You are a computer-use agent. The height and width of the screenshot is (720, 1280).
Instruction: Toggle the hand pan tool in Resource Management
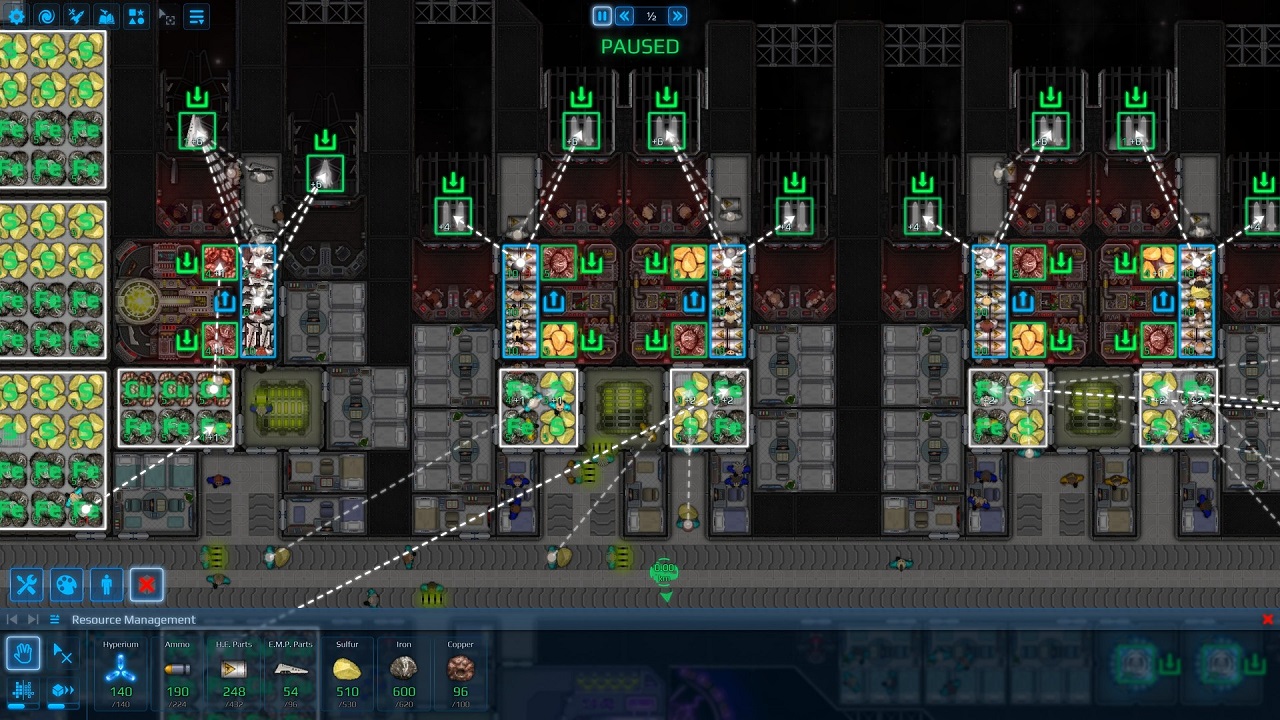pyautogui.click(x=24, y=655)
